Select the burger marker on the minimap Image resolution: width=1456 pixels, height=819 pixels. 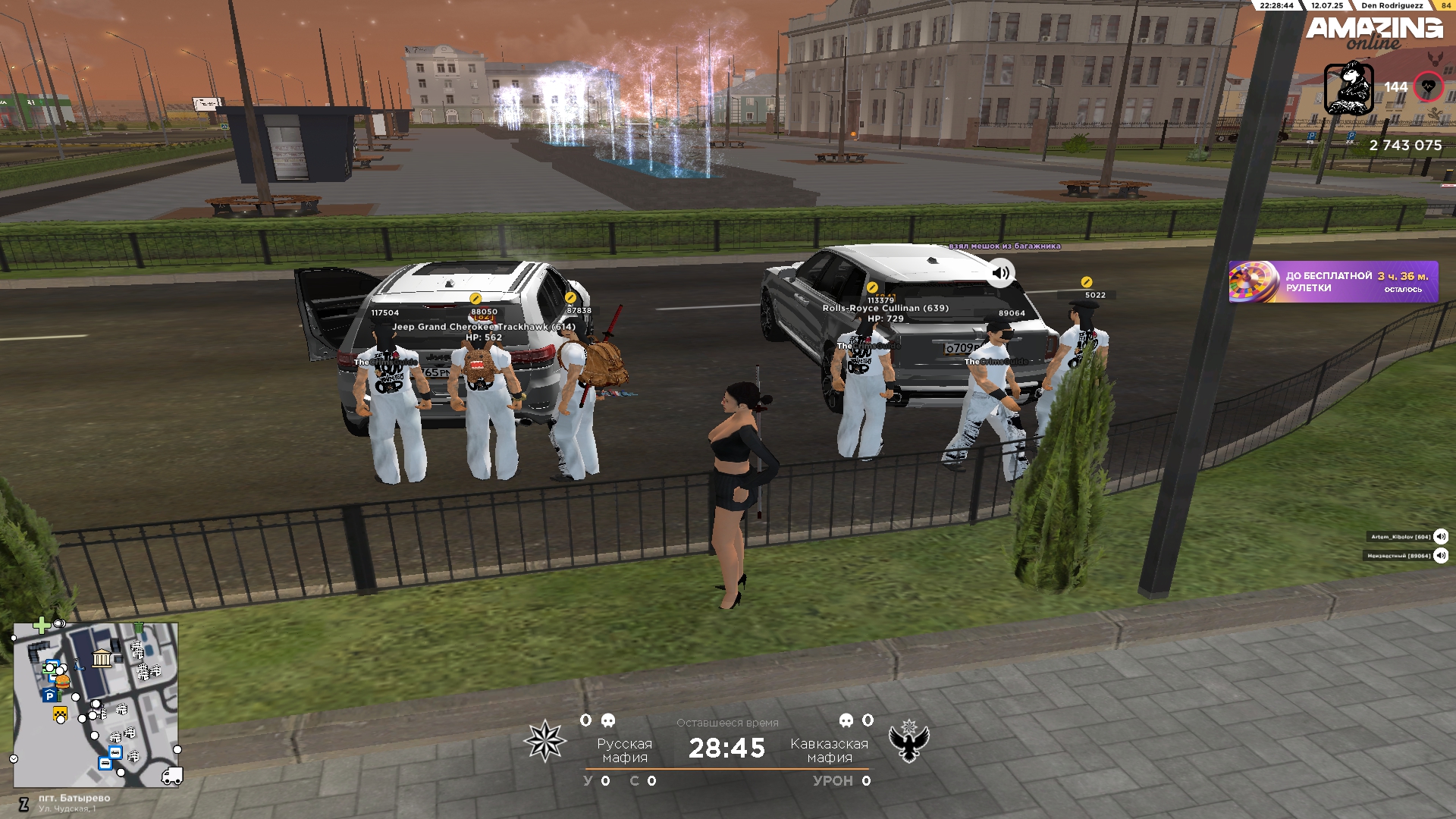tap(63, 681)
